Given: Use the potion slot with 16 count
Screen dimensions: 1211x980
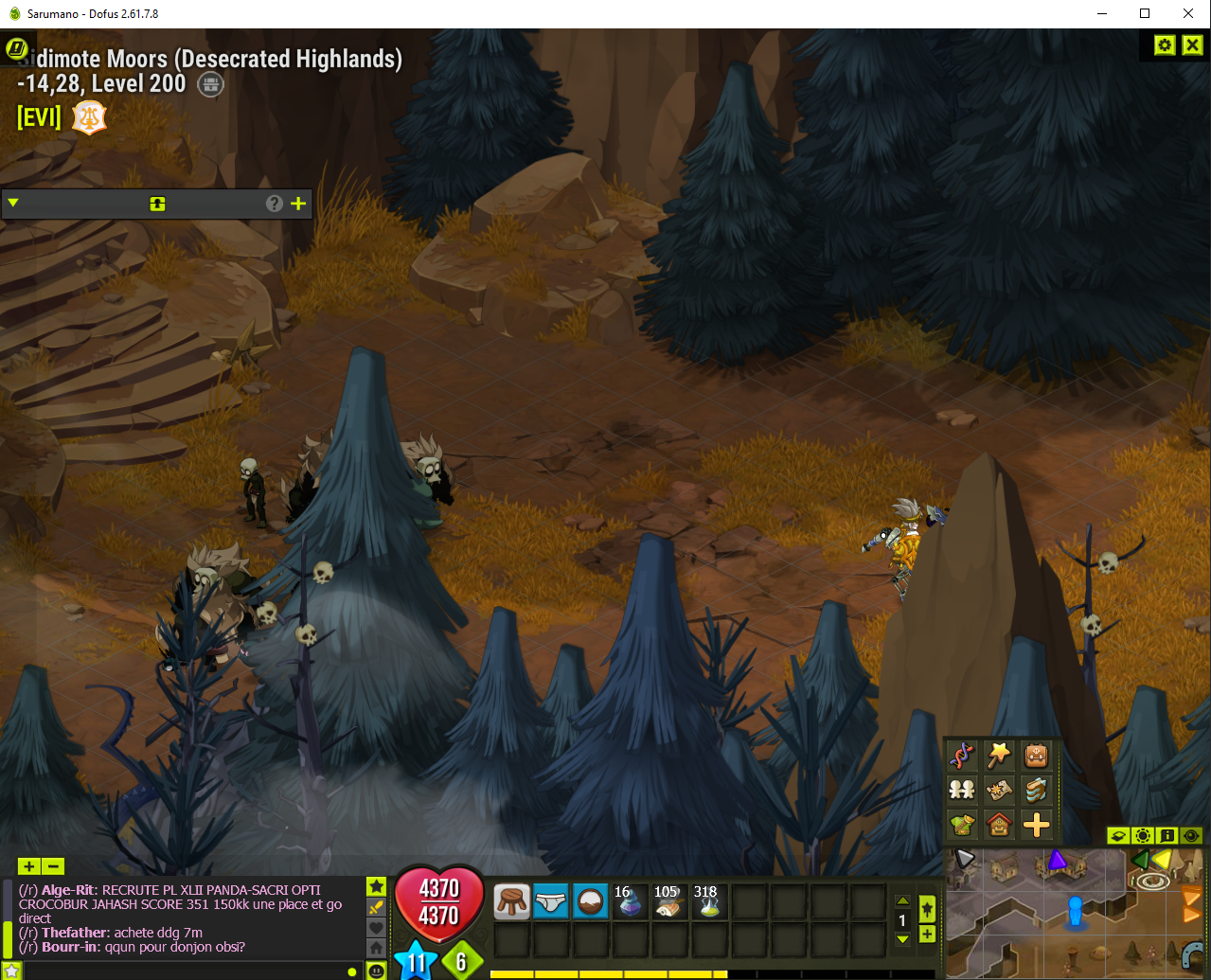Looking at the screenshot, I should 630,902.
